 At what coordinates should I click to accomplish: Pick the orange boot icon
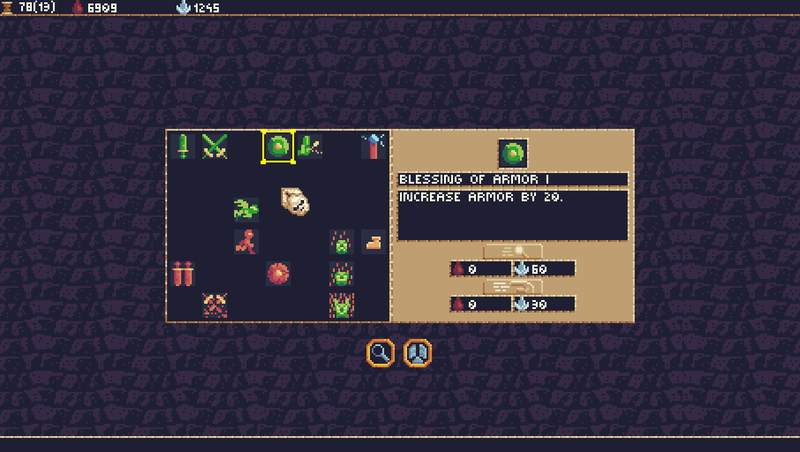click(x=373, y=241)
